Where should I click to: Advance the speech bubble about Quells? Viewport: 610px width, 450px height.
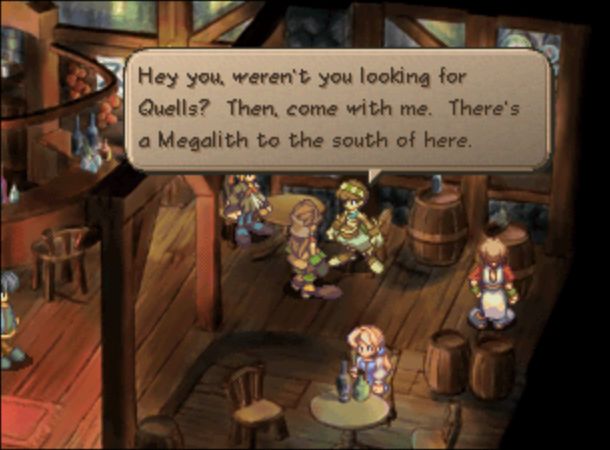(337, 109)
